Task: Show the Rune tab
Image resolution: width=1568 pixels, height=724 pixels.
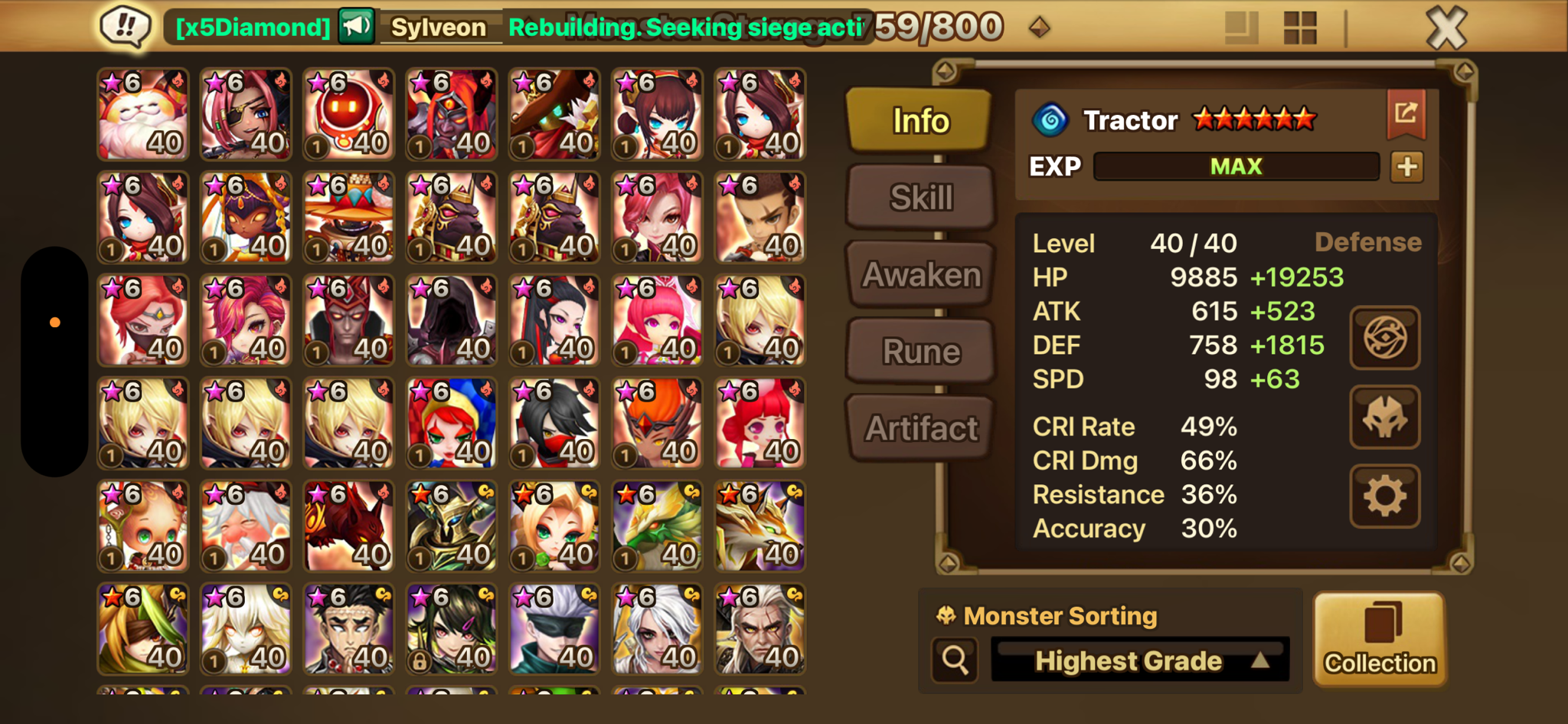Action: pos(921,351)
